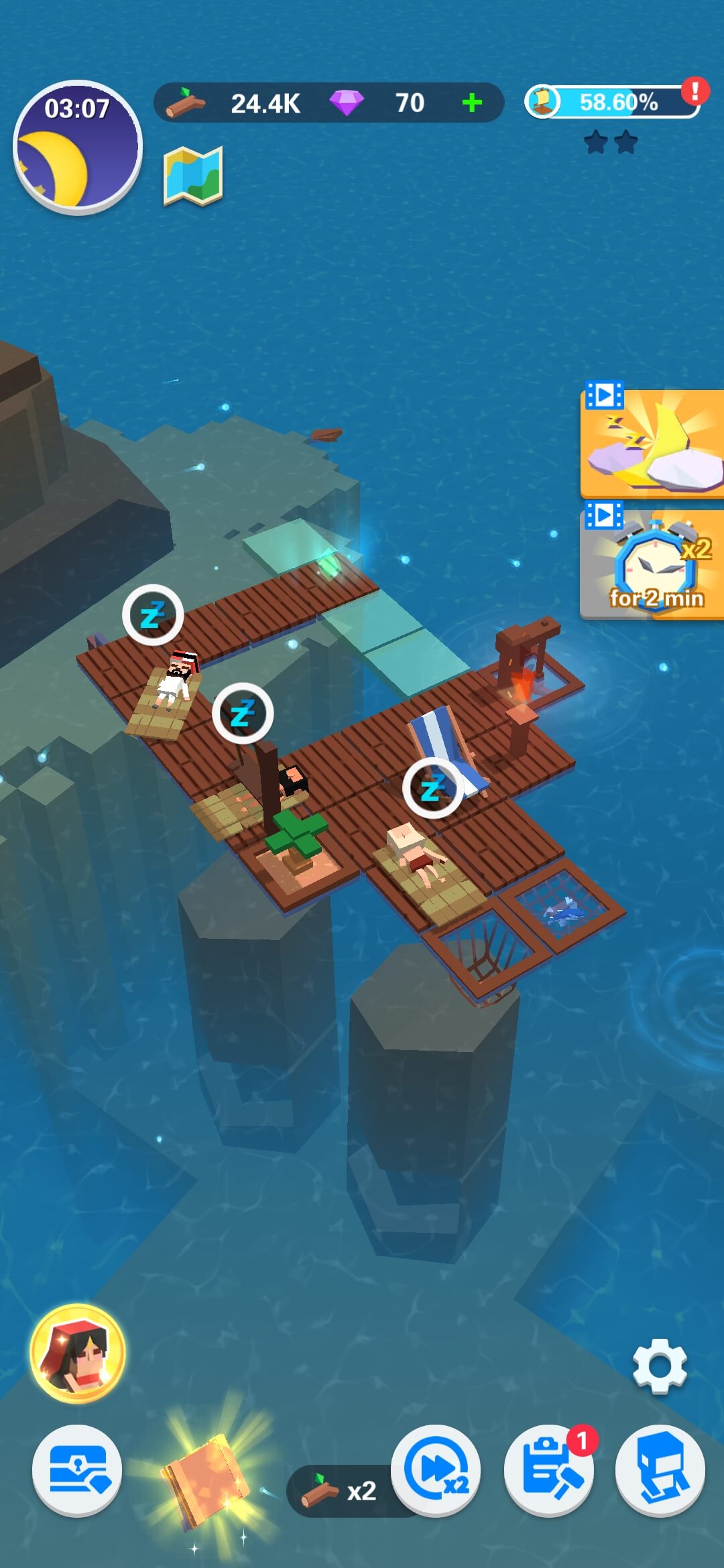Select the red-haired character portrait
Image resolution: width=724 pixels, height=1568 pixels.
(78, 1354)
